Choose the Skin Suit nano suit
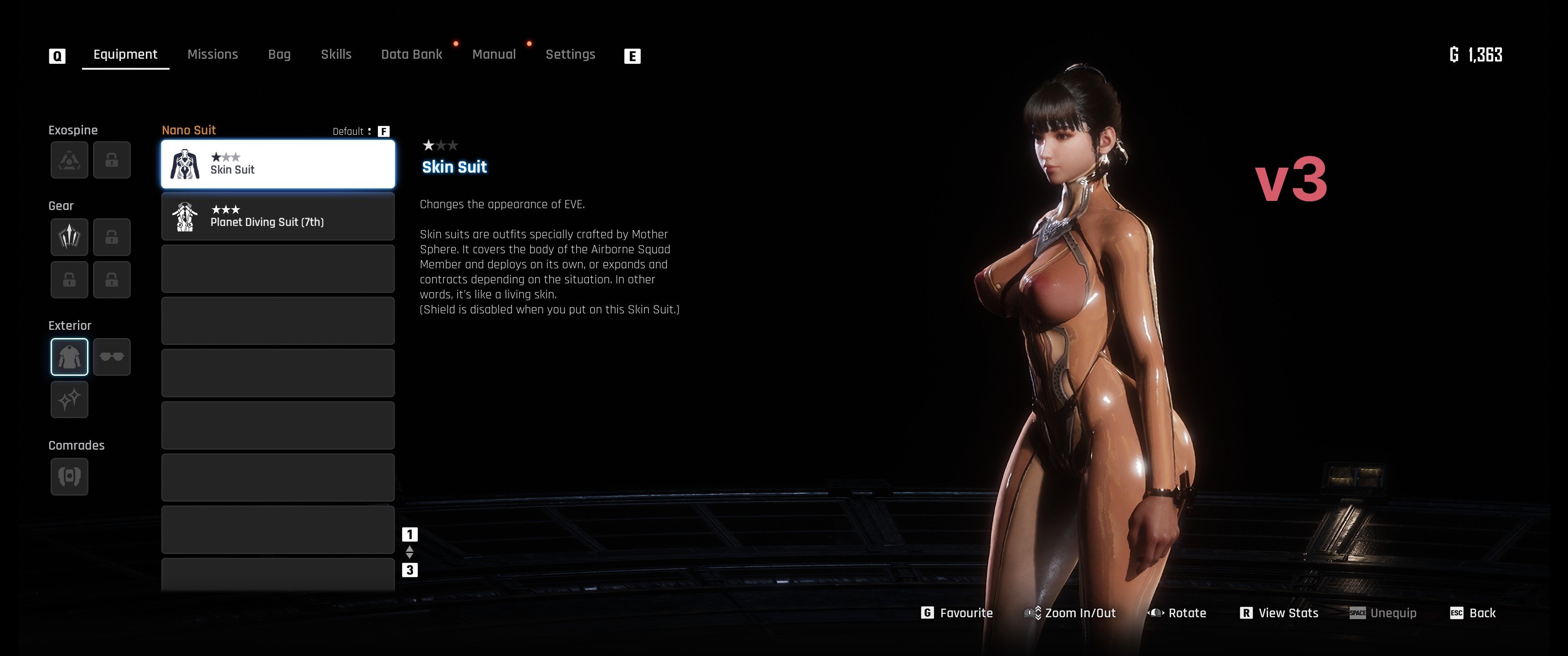 click(278, 164)
